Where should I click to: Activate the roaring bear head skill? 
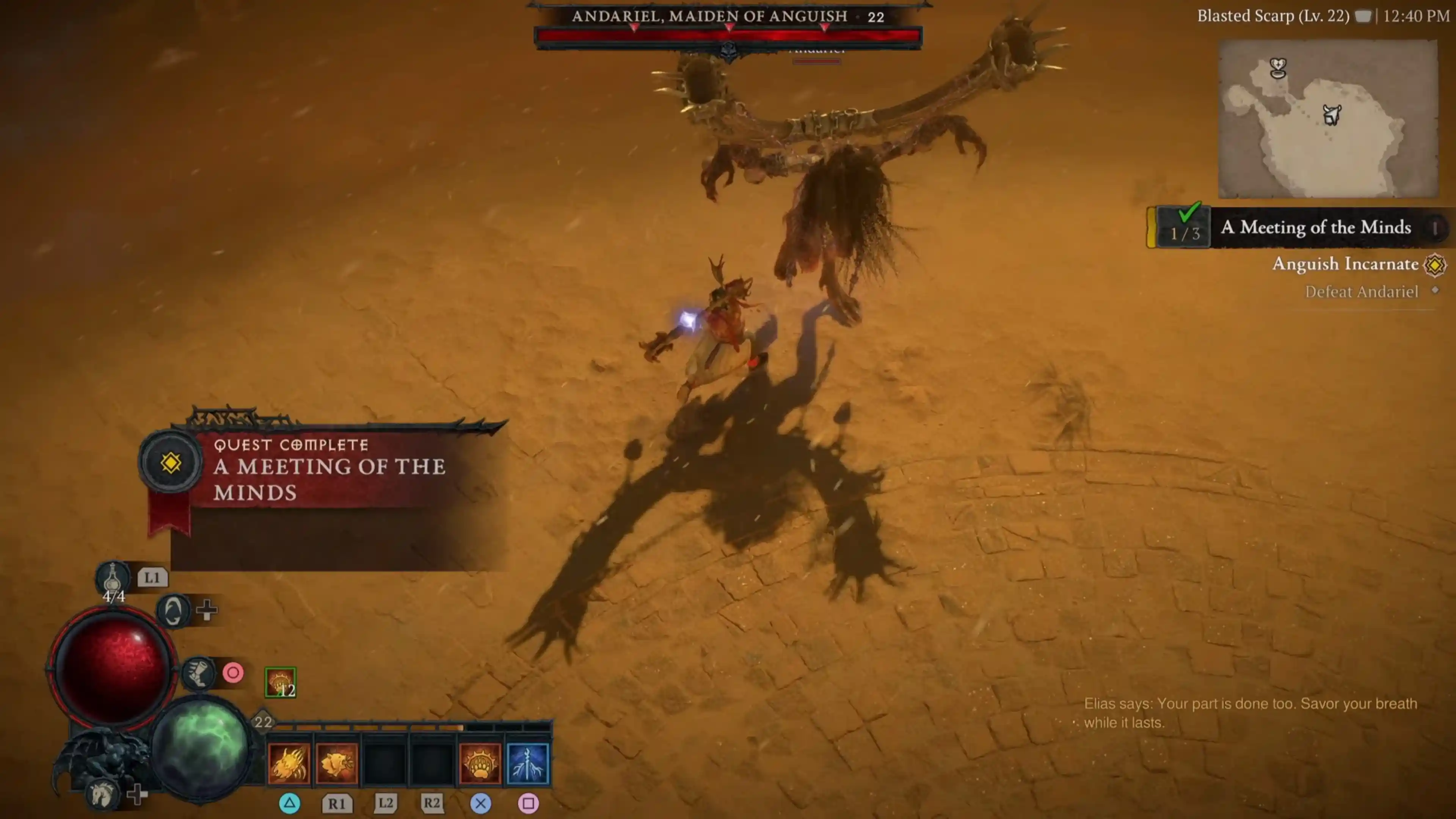point(337,764)
